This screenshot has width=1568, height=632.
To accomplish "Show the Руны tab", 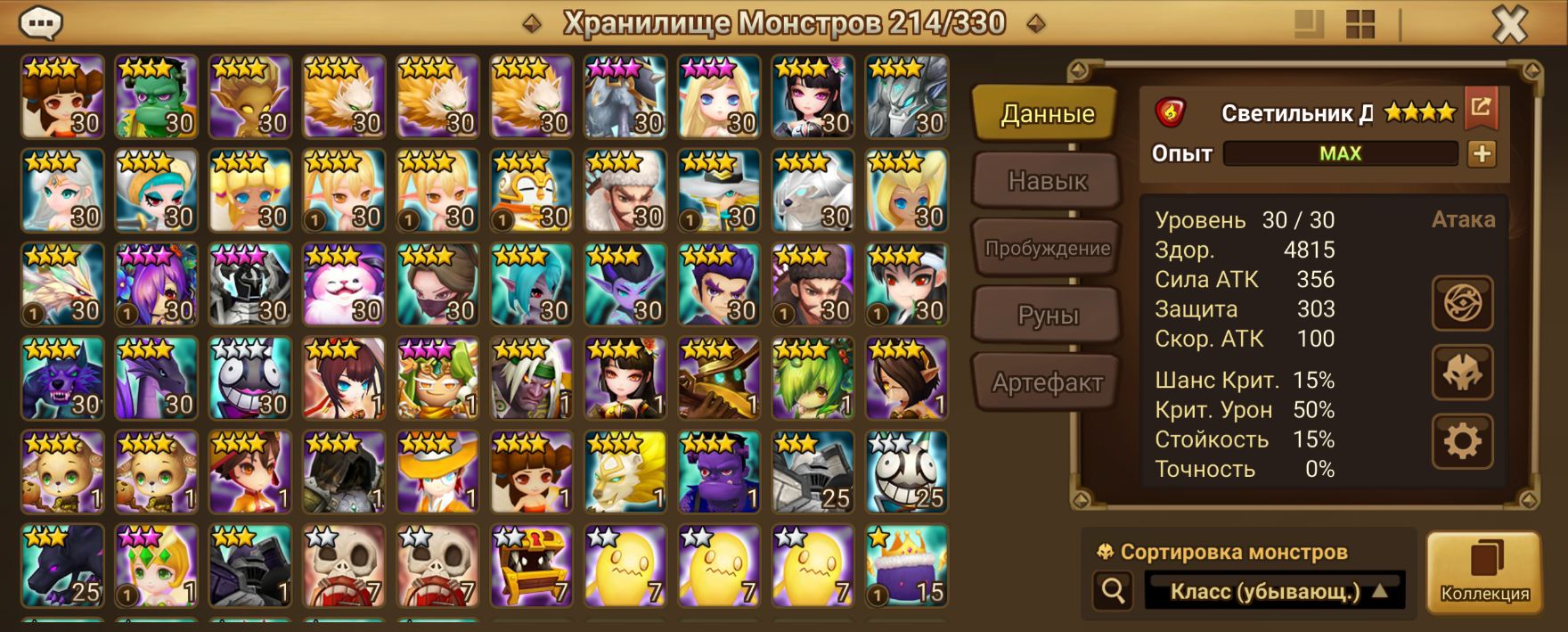I will click(x=1047, y=316).
